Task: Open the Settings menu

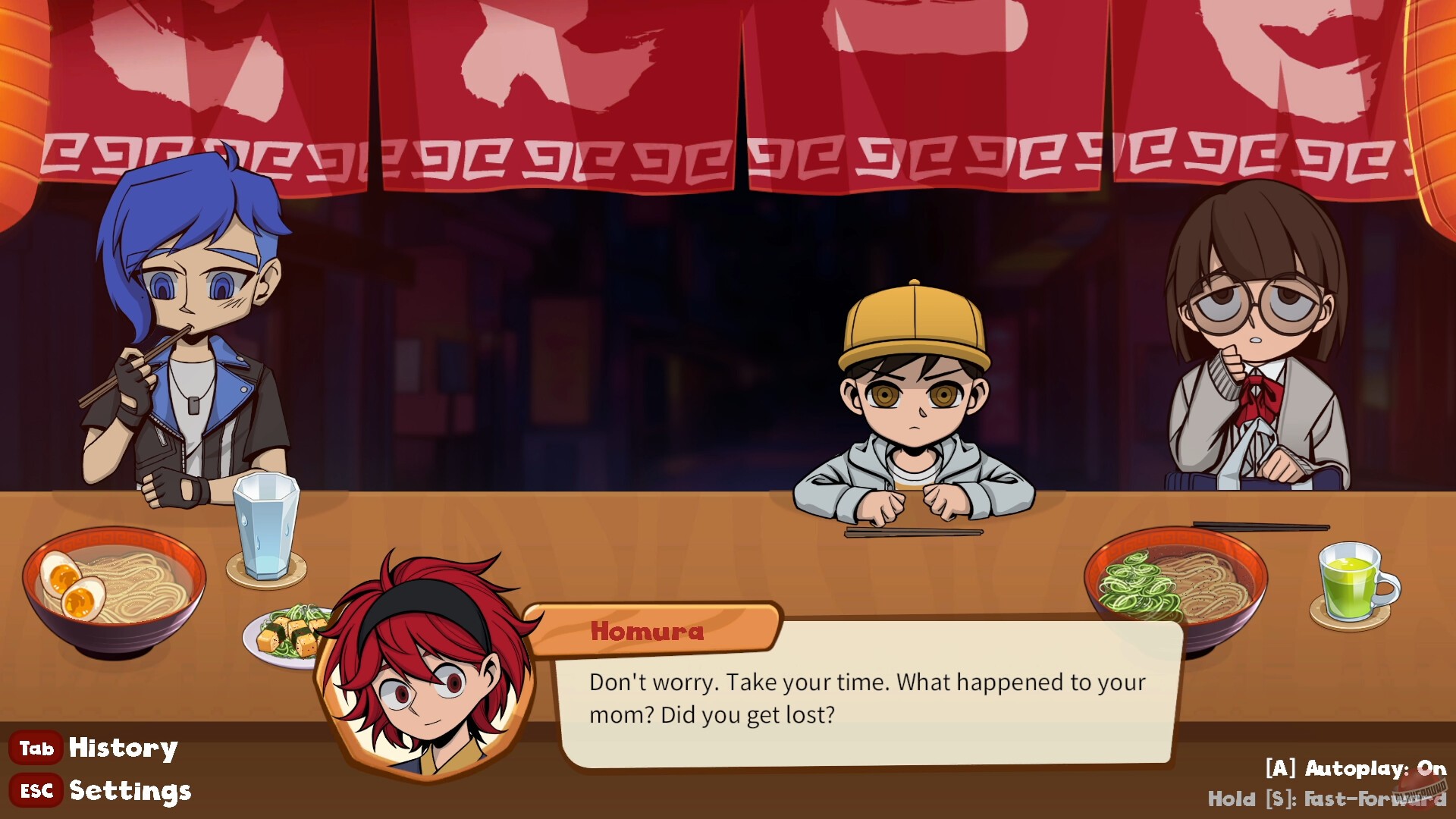Action: 129,792
